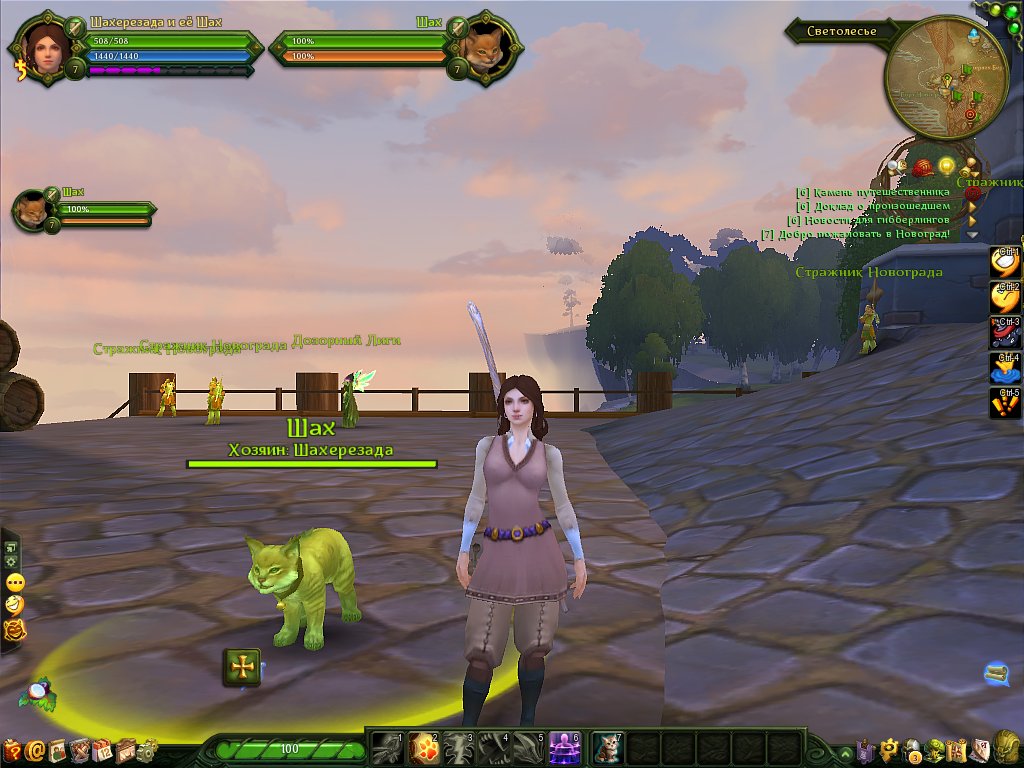Open the quest 'Камень путешественника'
The width and height of the screenshot is (1024, 768).
871,191
